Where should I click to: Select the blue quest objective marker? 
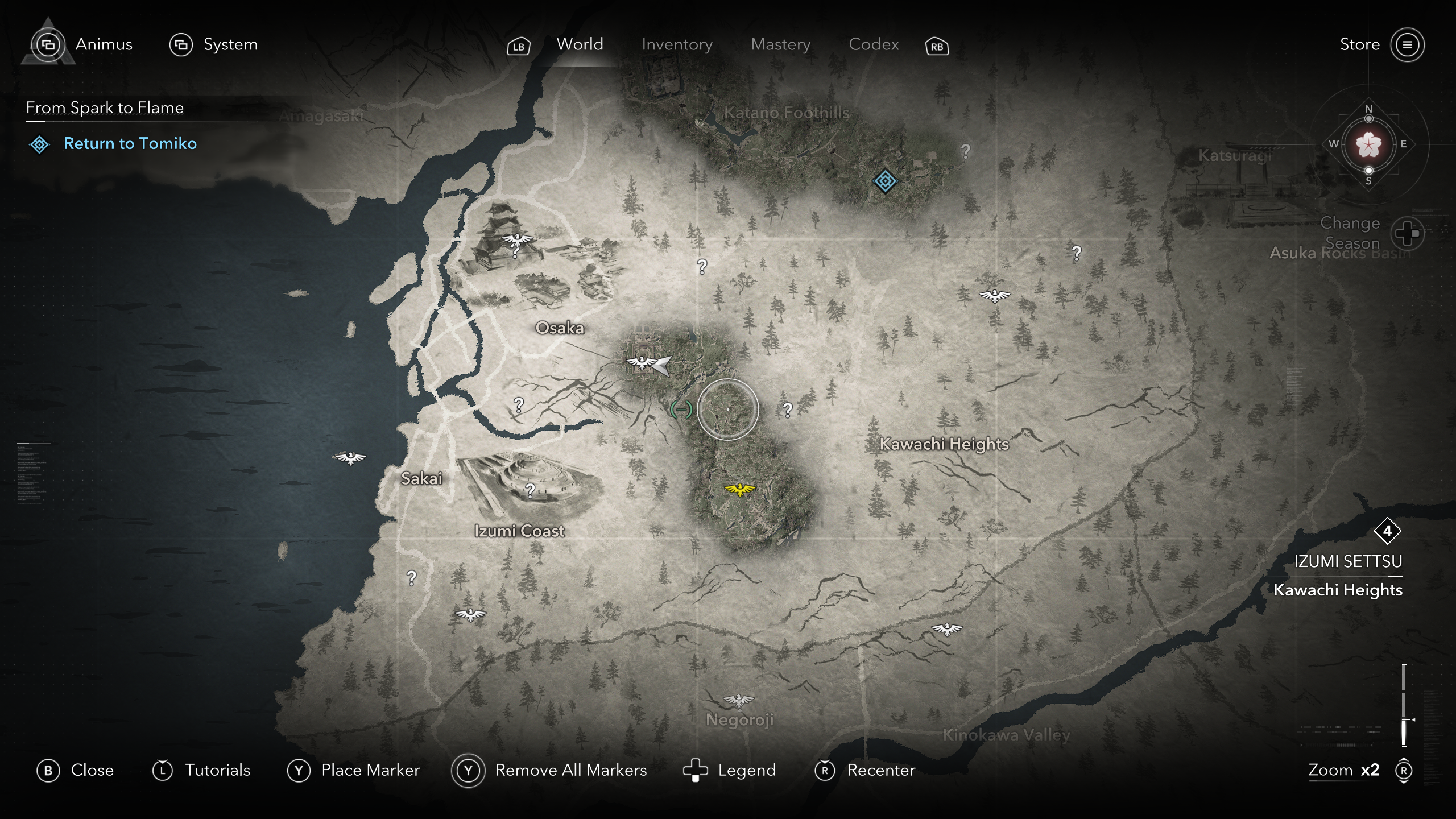pos(884,181)
